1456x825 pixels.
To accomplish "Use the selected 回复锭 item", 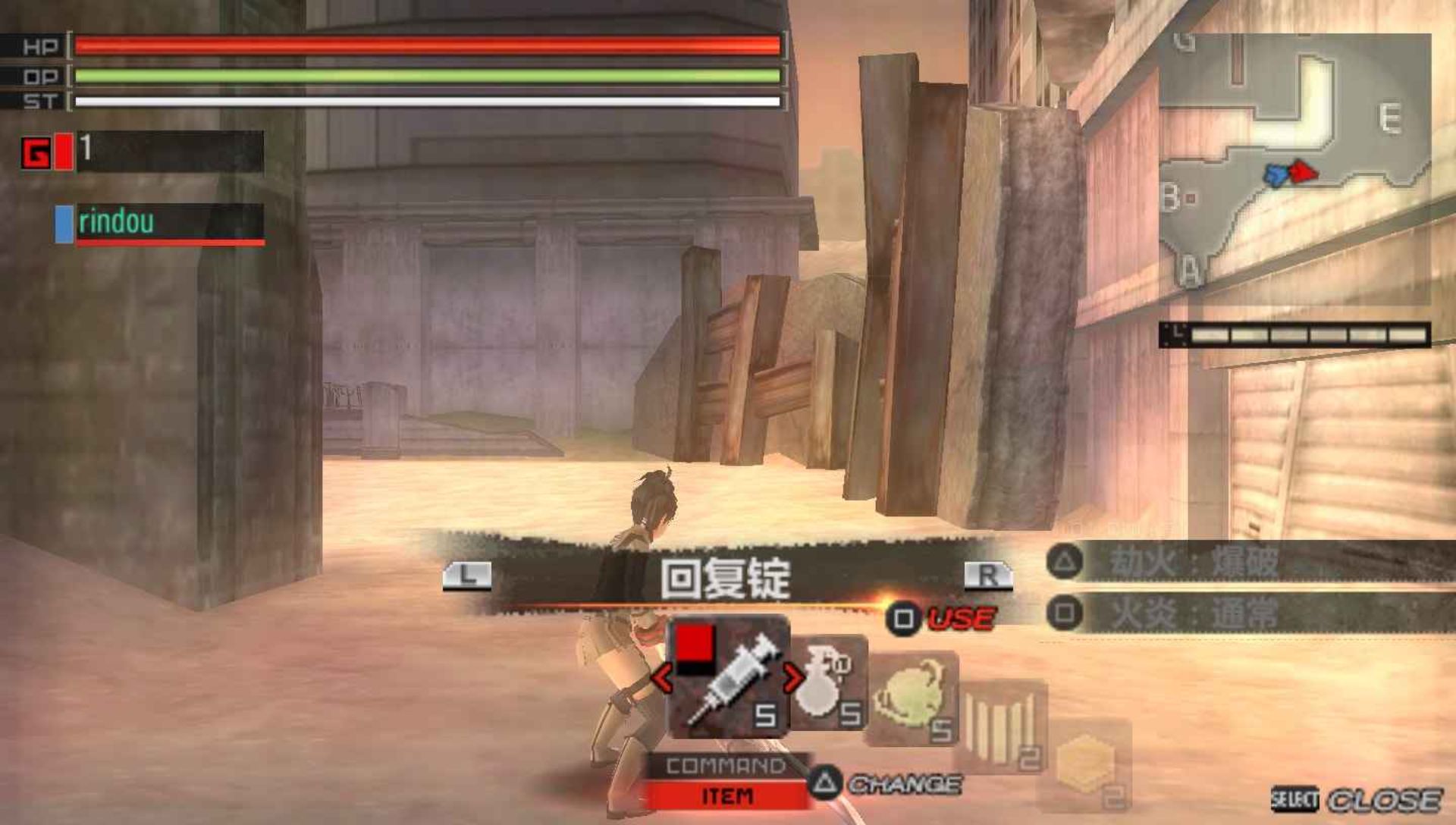I will pyautogui.click(x=942, y=619).
